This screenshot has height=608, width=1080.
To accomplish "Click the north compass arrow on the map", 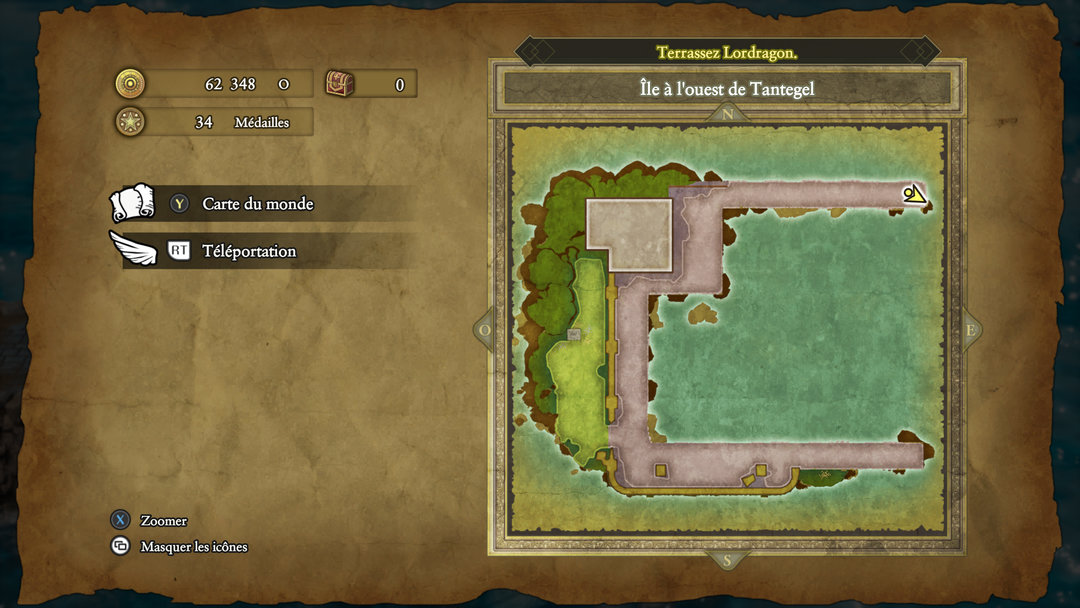I will pyautogui.click(x=727, y=114).
